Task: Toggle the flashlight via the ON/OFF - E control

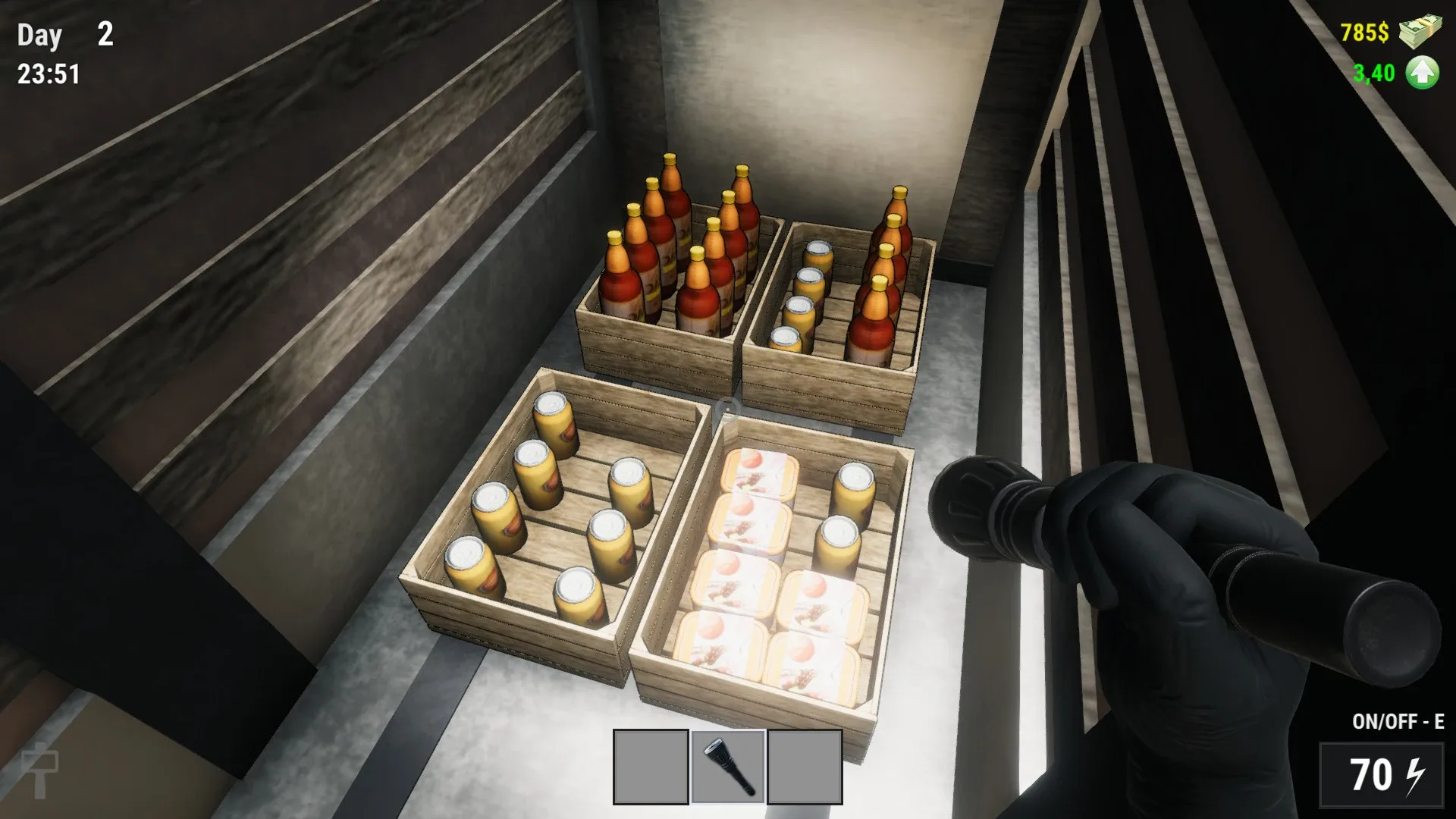Action: pyautogui.click(x=1400, y=721)
